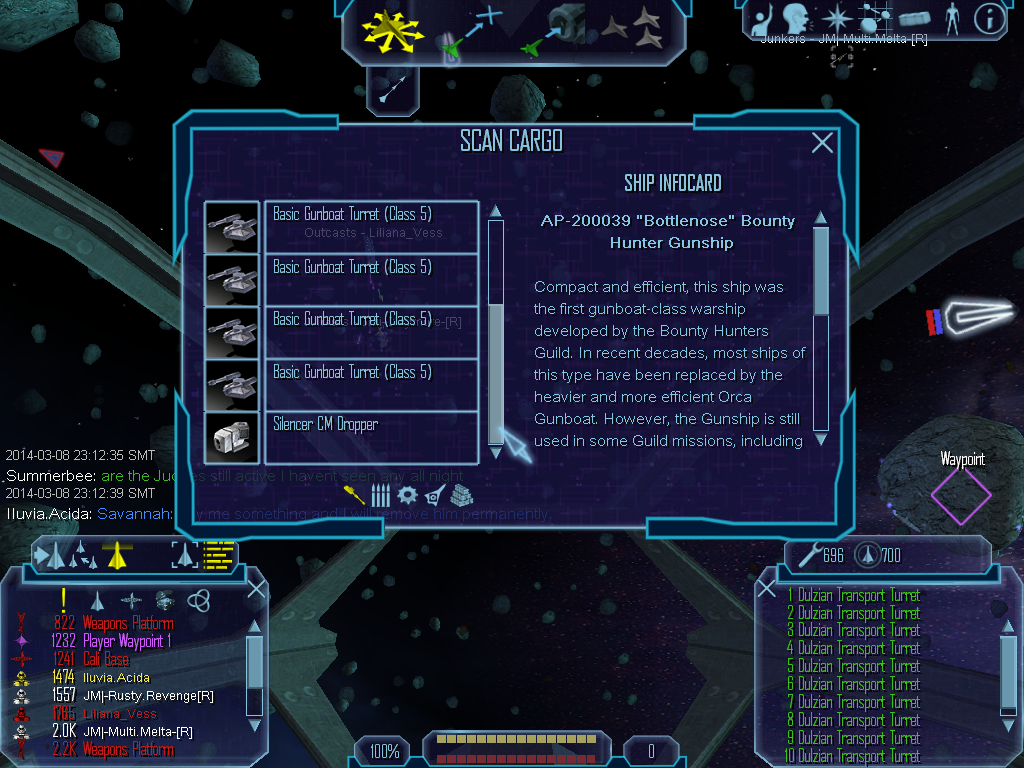1024x768 pixels.
Task: Close the contact list panel
Action: pos(256,588)
